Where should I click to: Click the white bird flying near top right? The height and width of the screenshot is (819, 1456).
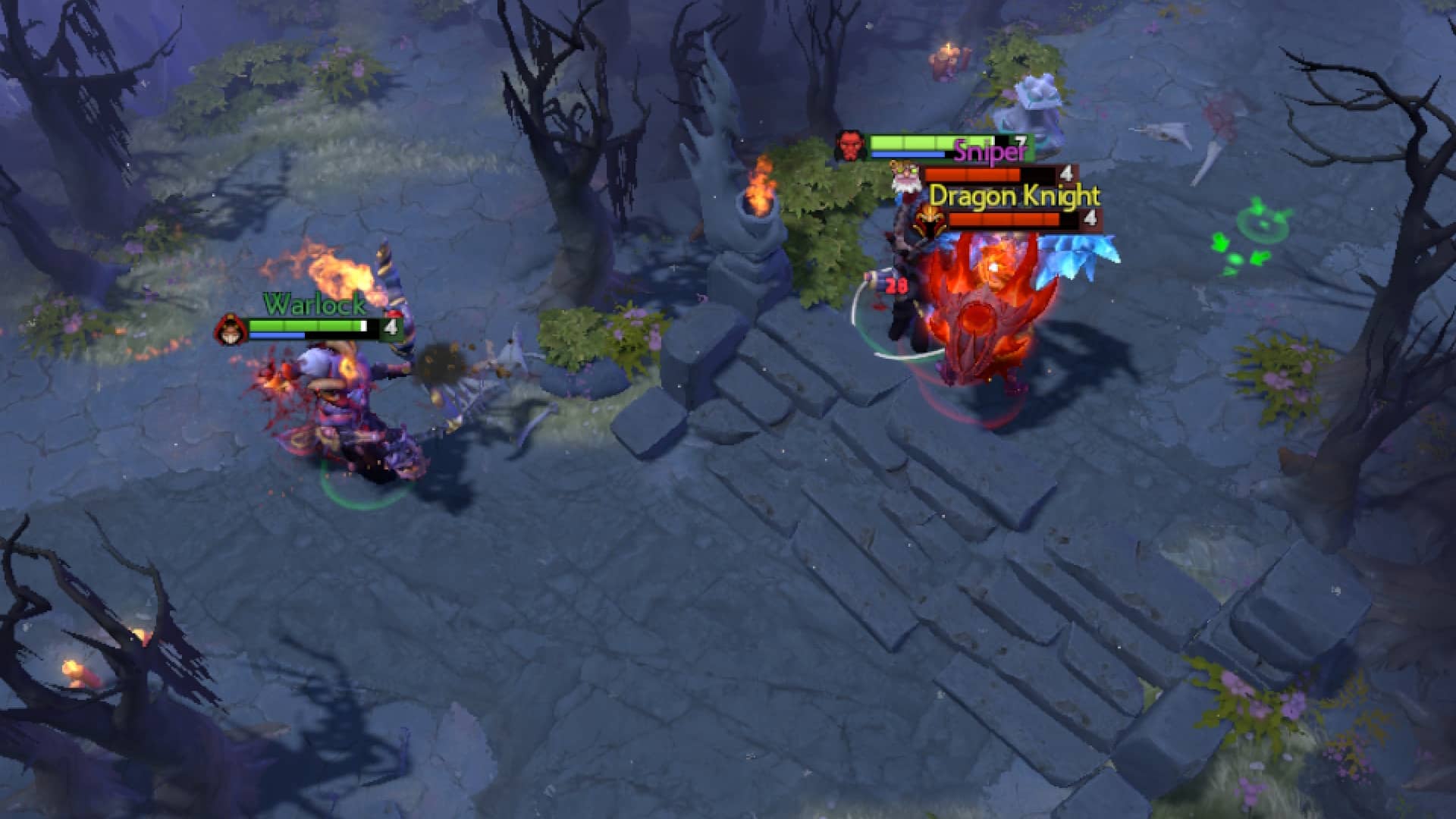pos(1164,135)
